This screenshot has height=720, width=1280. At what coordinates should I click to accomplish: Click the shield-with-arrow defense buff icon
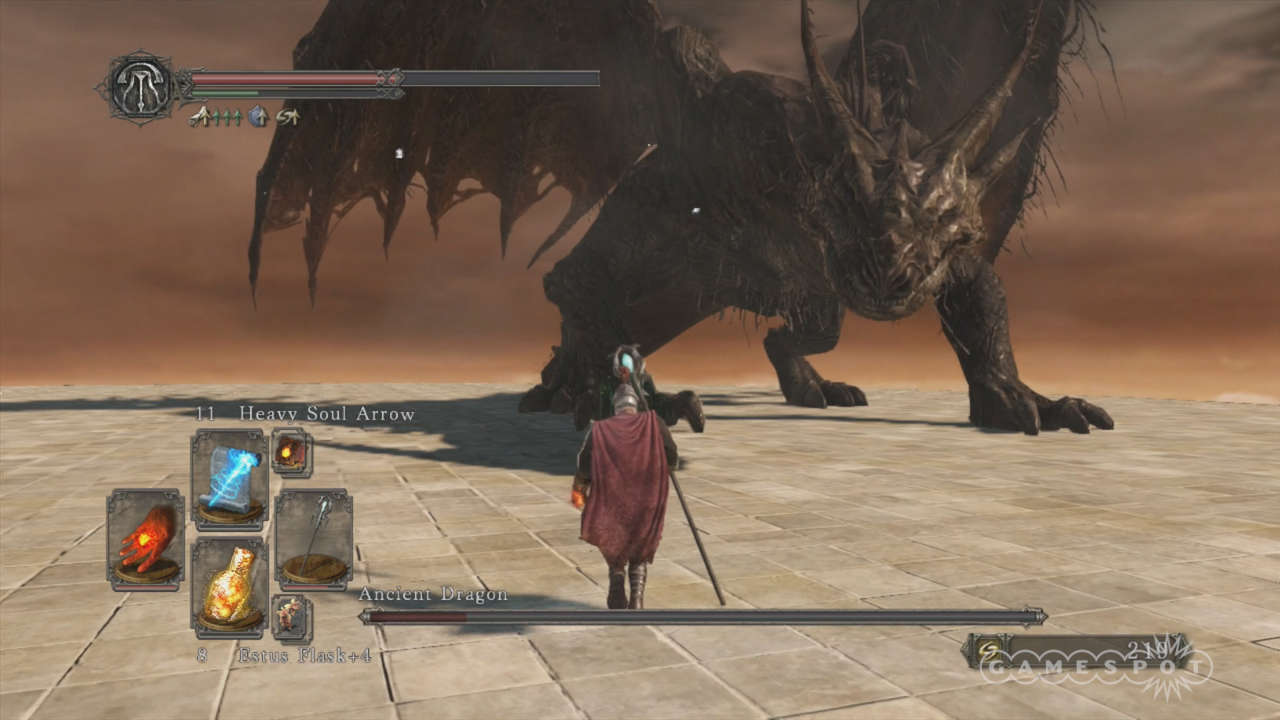pyautogui.click(x=258, y=117)
